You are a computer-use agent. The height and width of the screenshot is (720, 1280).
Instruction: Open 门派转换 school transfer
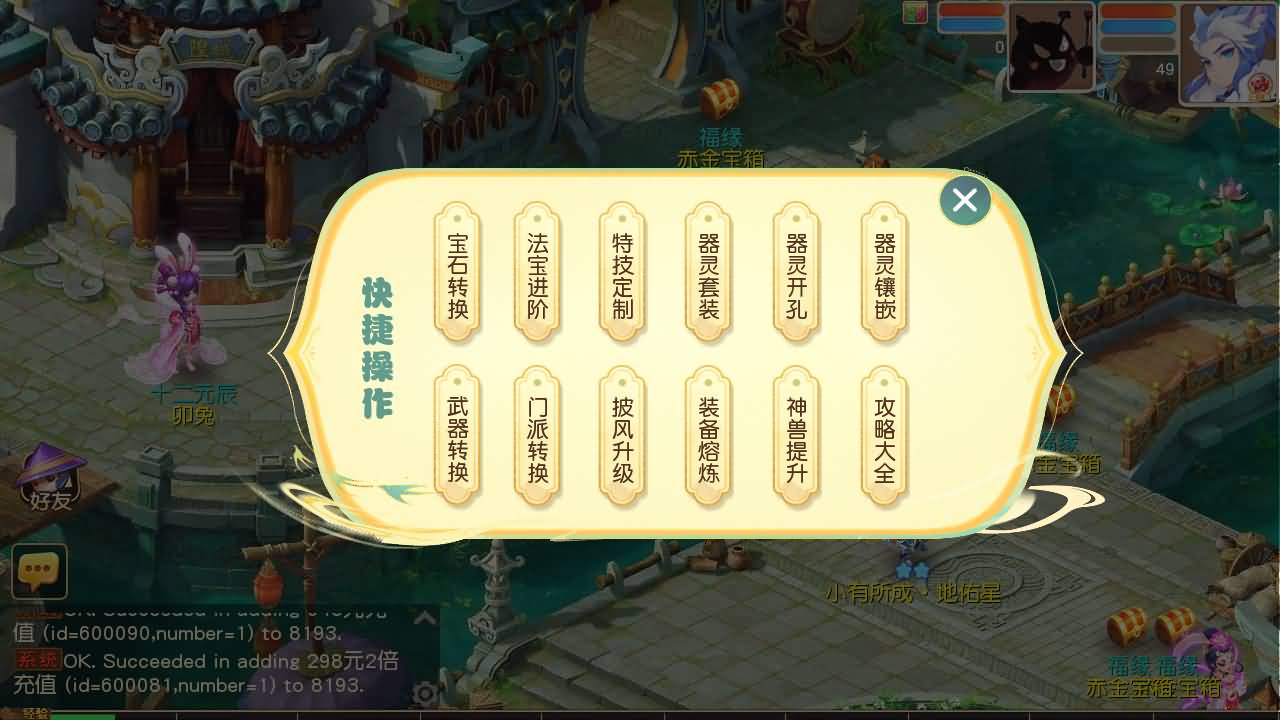pos(536,437)
